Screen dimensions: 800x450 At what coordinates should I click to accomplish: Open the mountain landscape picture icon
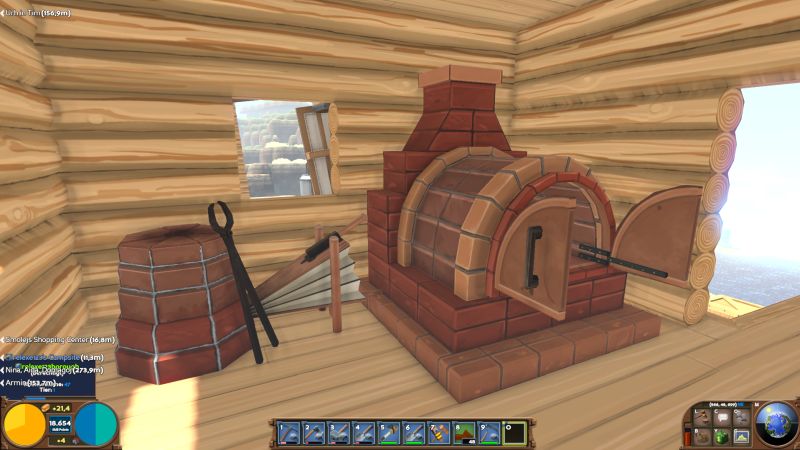pos(741,436)
